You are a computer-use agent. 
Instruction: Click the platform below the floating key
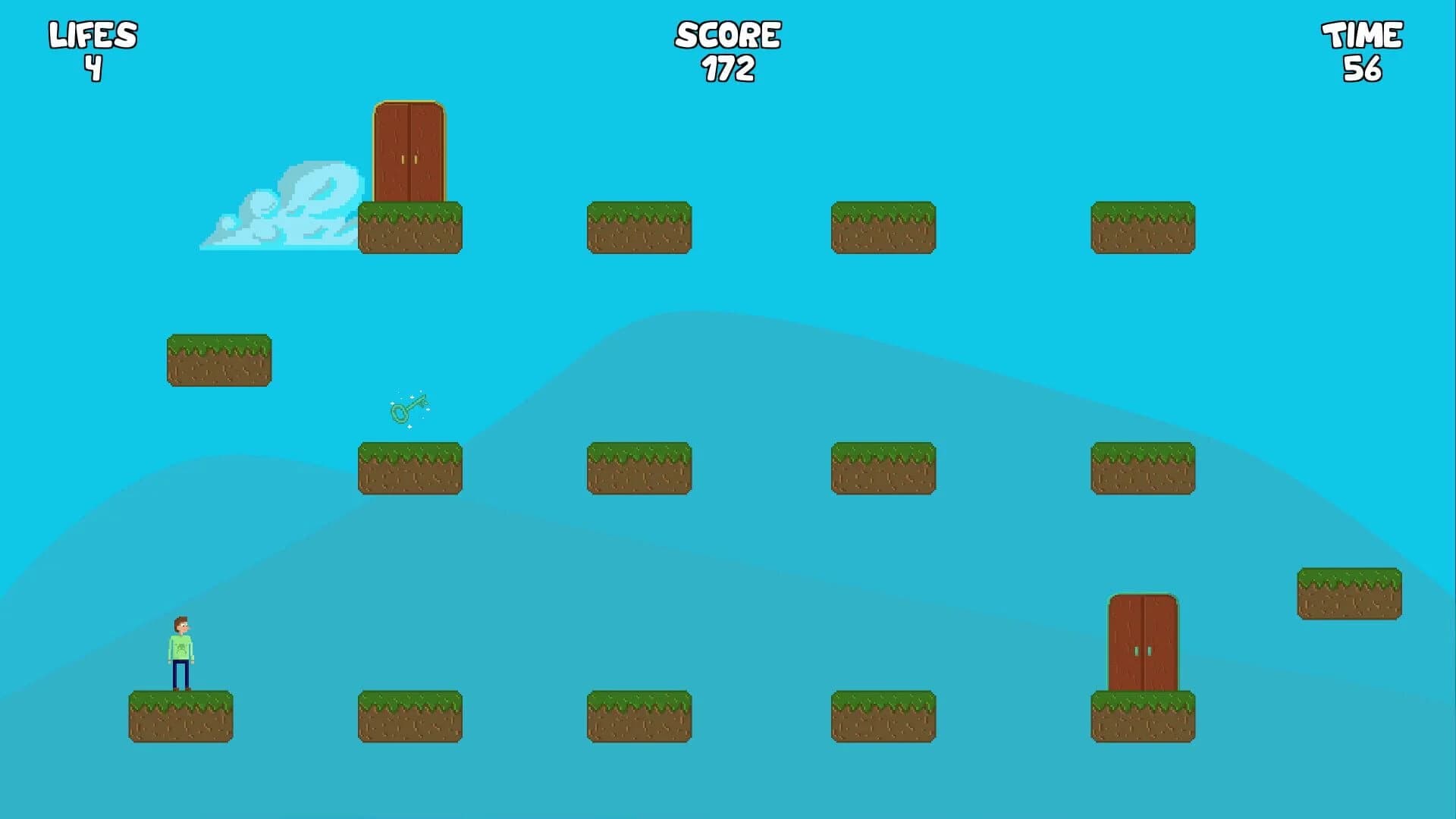click(409, 466)
